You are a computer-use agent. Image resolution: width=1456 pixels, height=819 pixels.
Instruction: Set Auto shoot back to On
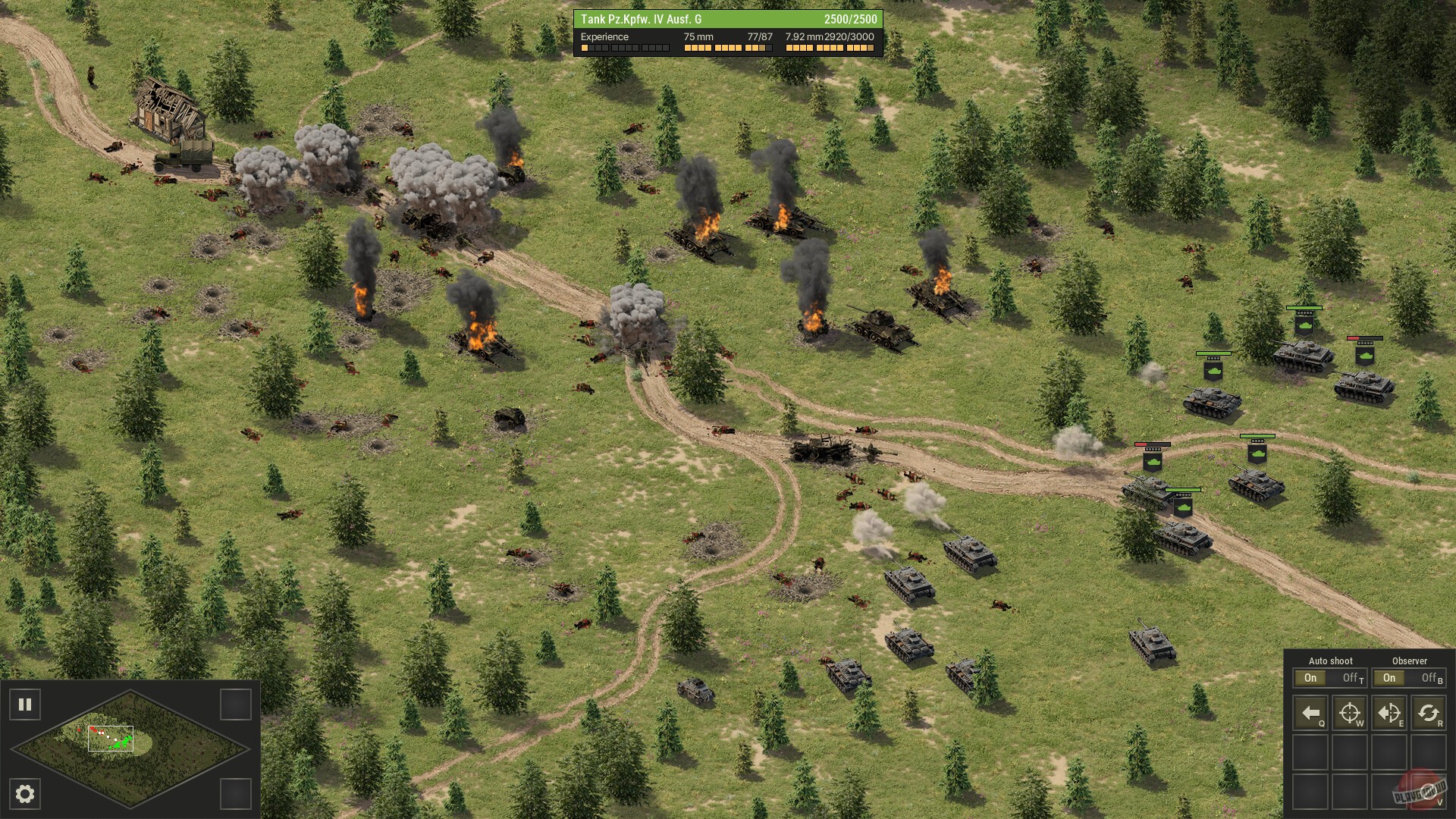tap(1311, 679)
